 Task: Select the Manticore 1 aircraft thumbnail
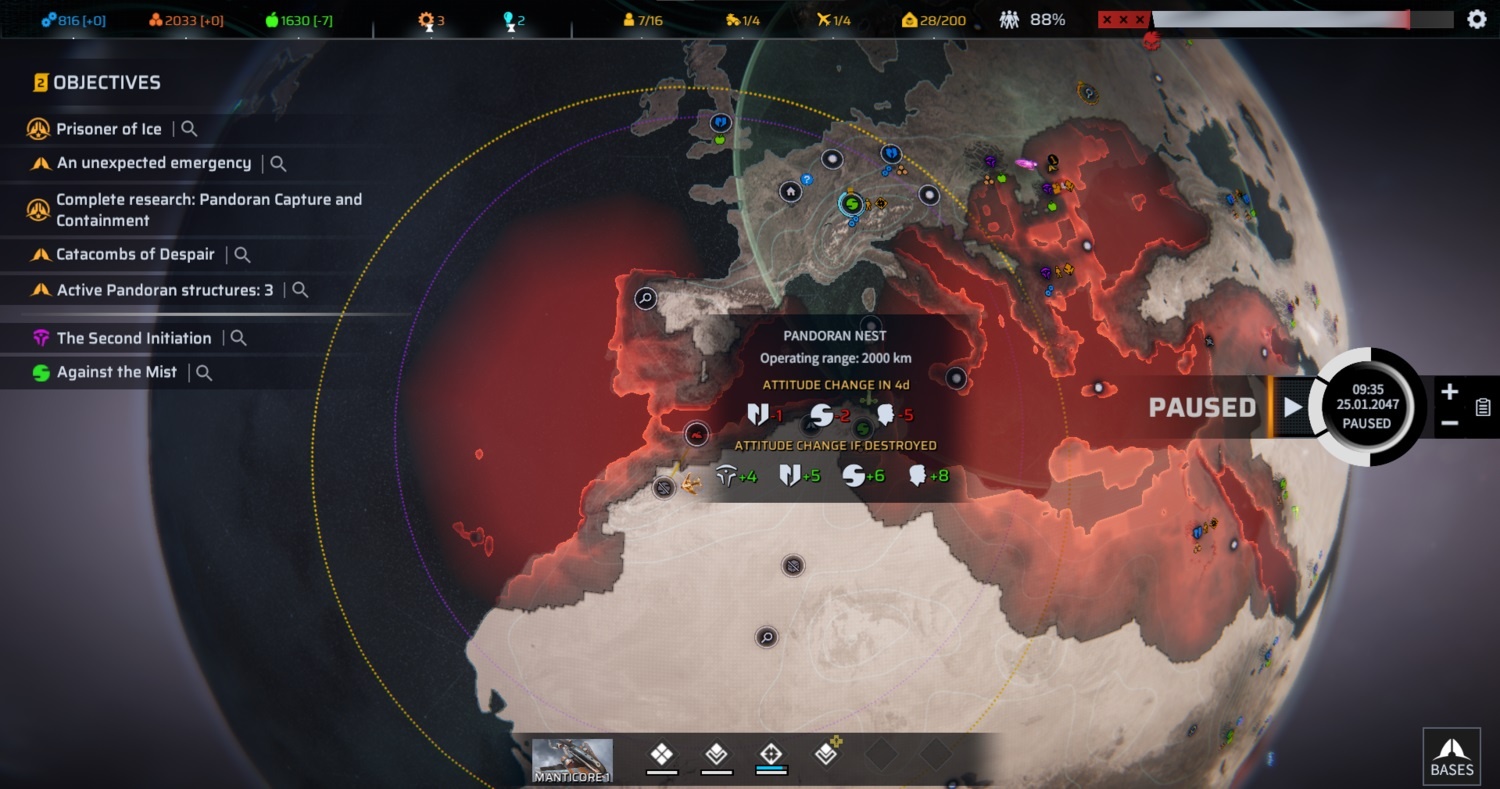click(572, 761)
